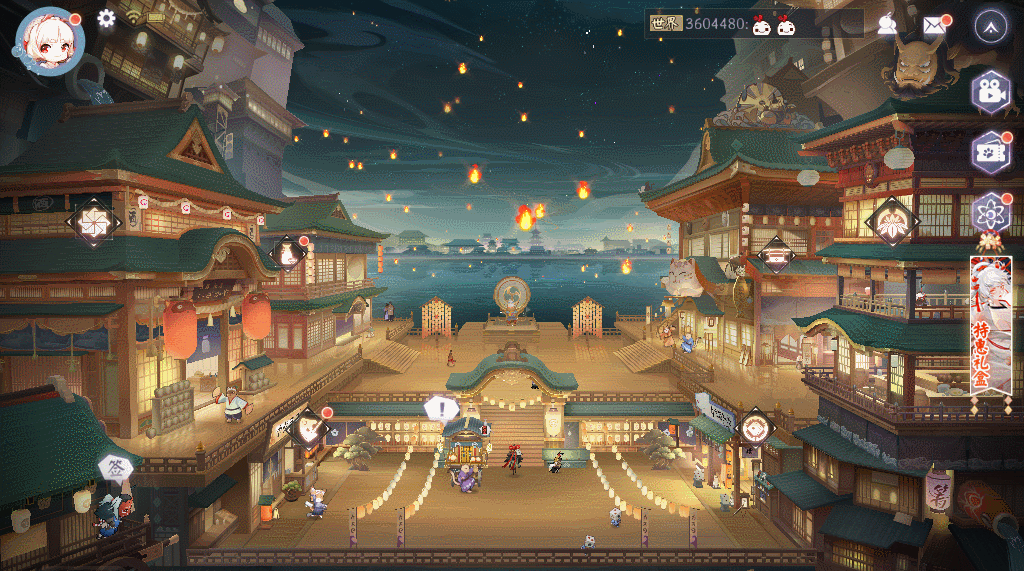
Task: Open the gear settings menu
Action: tap(107, 18)
